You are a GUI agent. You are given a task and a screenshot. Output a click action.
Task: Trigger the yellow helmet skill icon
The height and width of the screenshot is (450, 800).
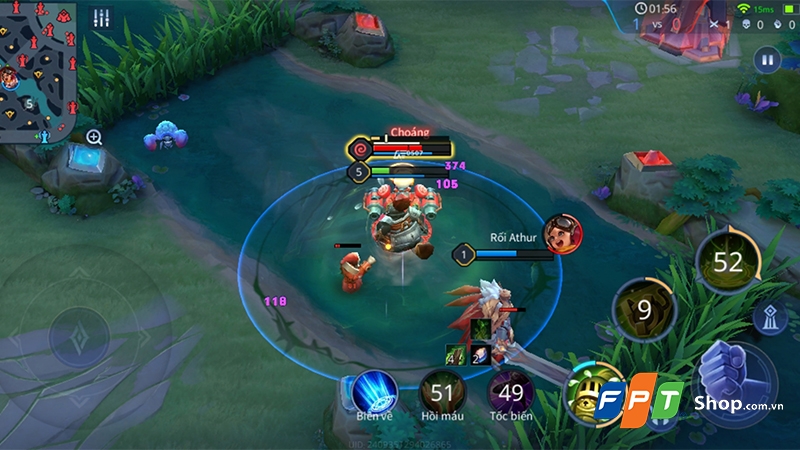pos(588,393)
